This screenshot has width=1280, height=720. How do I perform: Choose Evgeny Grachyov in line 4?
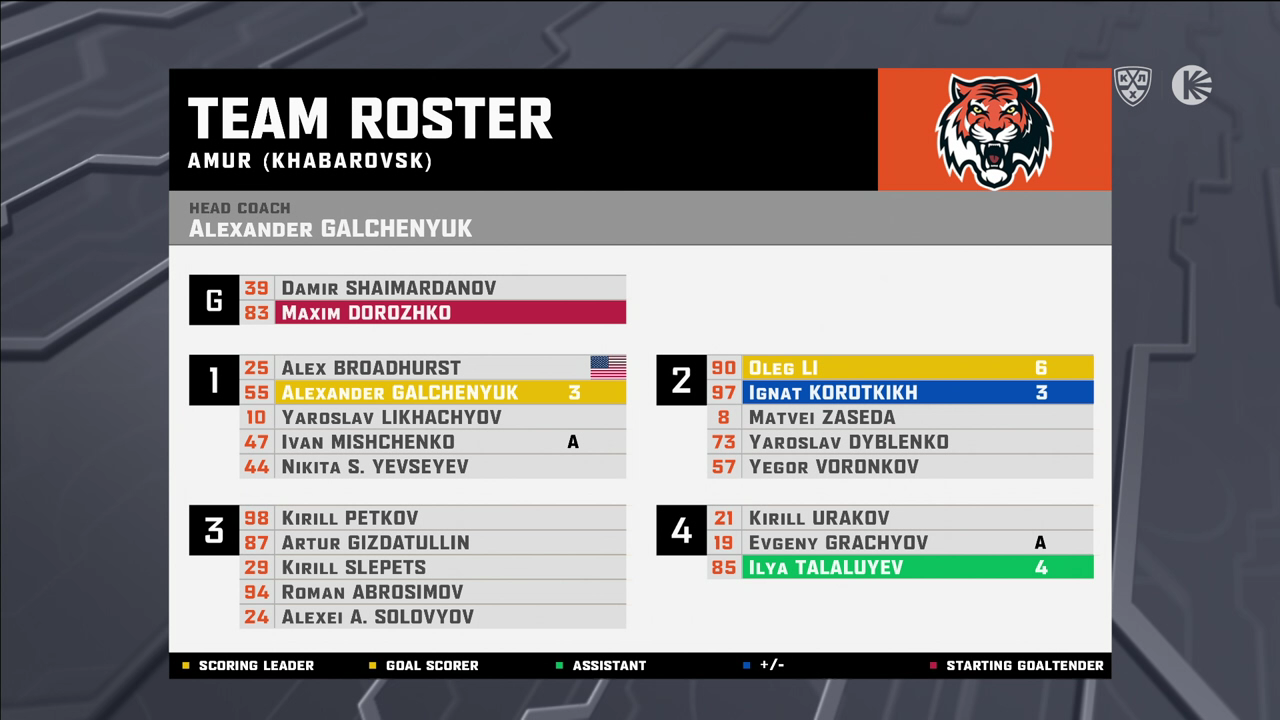(899, 543)
